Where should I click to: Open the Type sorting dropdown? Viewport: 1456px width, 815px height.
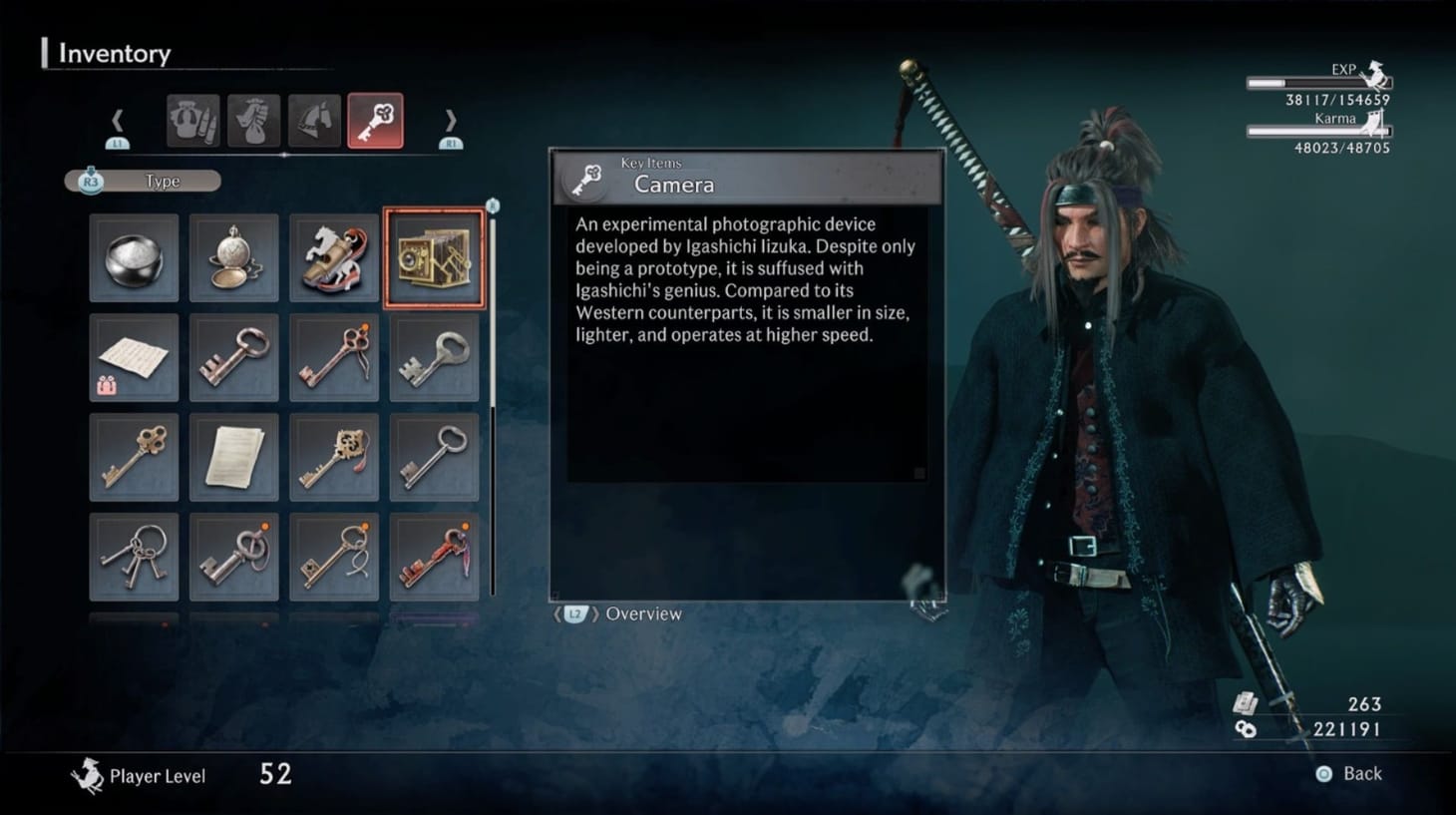[x=143, y=181]
